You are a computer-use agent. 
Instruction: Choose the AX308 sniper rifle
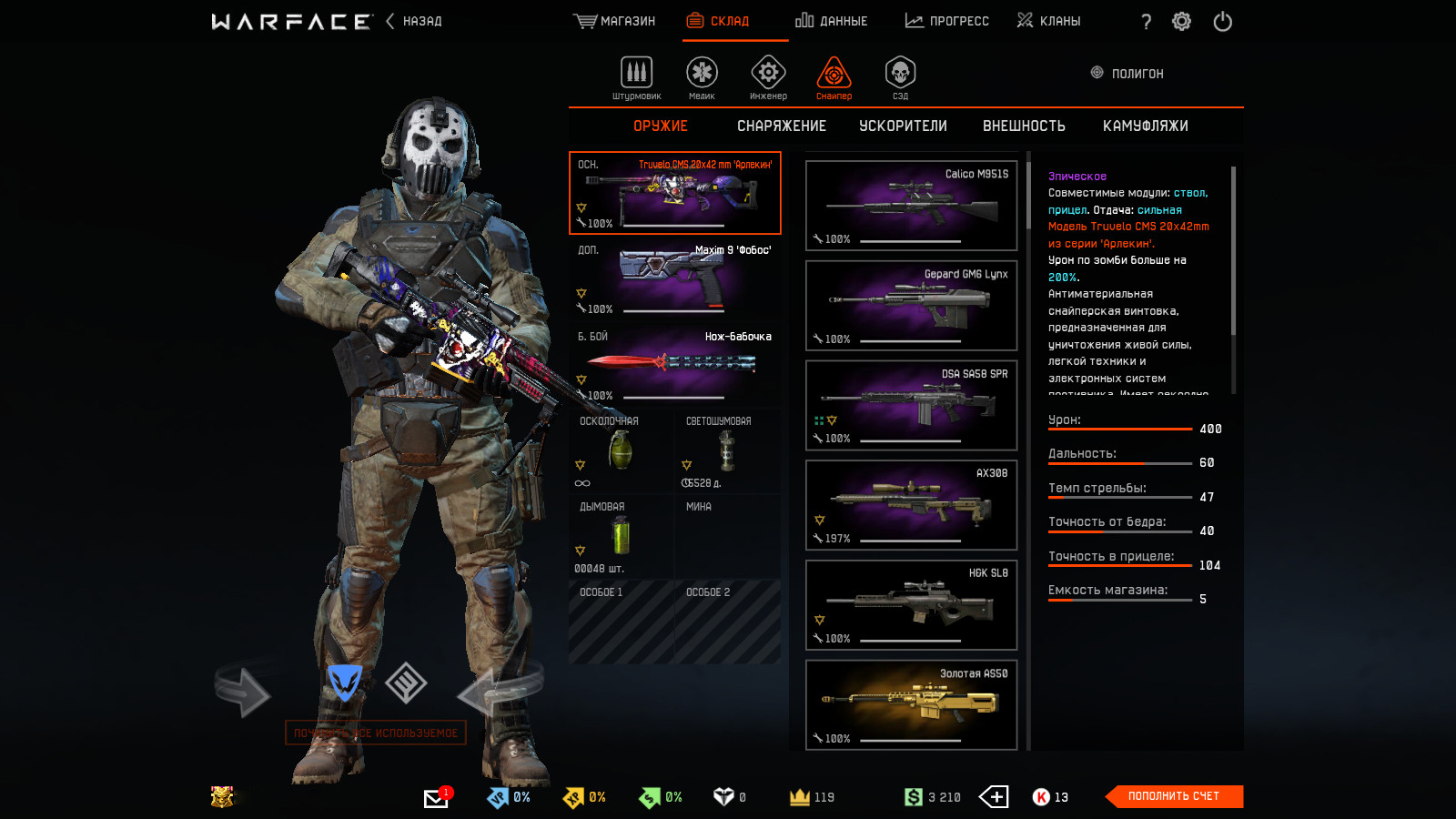click(911, 505)
